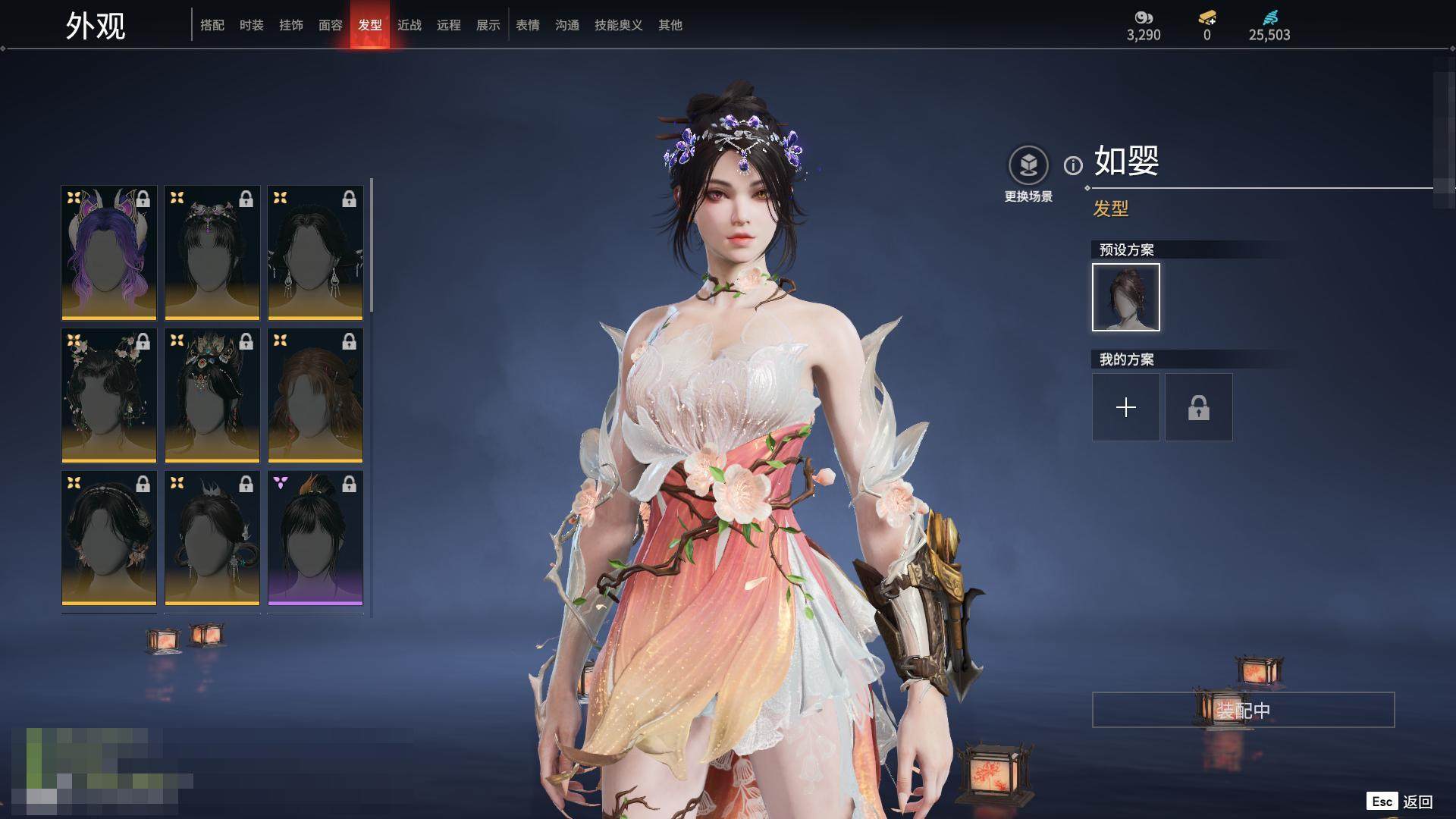This screenshot has height=819, width=1456.
Task: Switch to the 其他 tab
Action: click(x=670, y=25)
